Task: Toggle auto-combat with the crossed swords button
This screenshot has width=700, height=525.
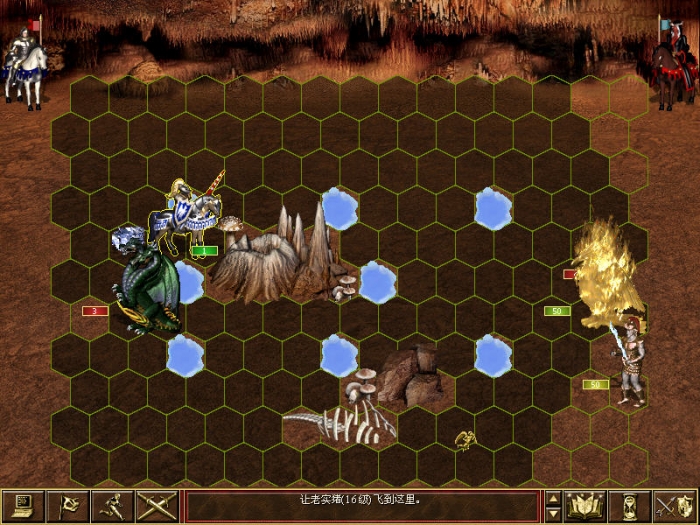Action: coord(157,506)
